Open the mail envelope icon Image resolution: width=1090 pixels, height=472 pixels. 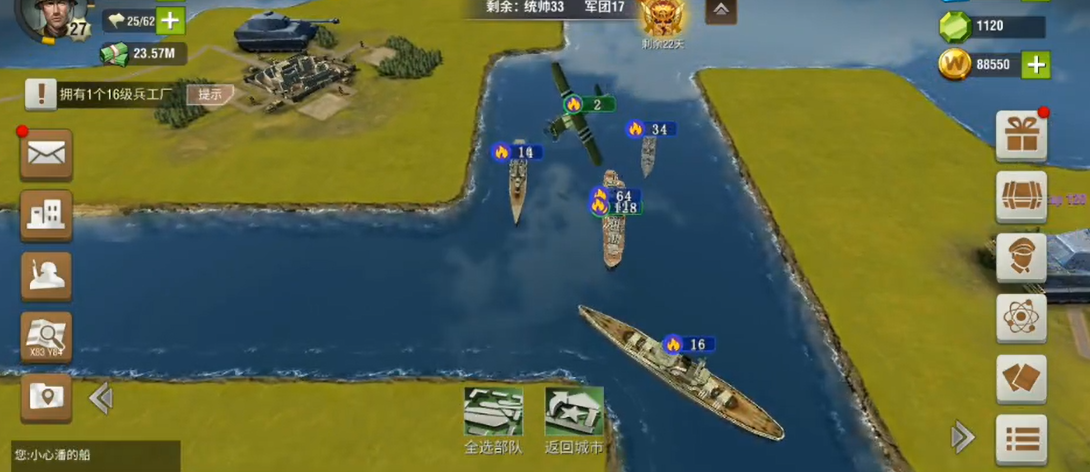pyautogui.click(x=46, y=154)
